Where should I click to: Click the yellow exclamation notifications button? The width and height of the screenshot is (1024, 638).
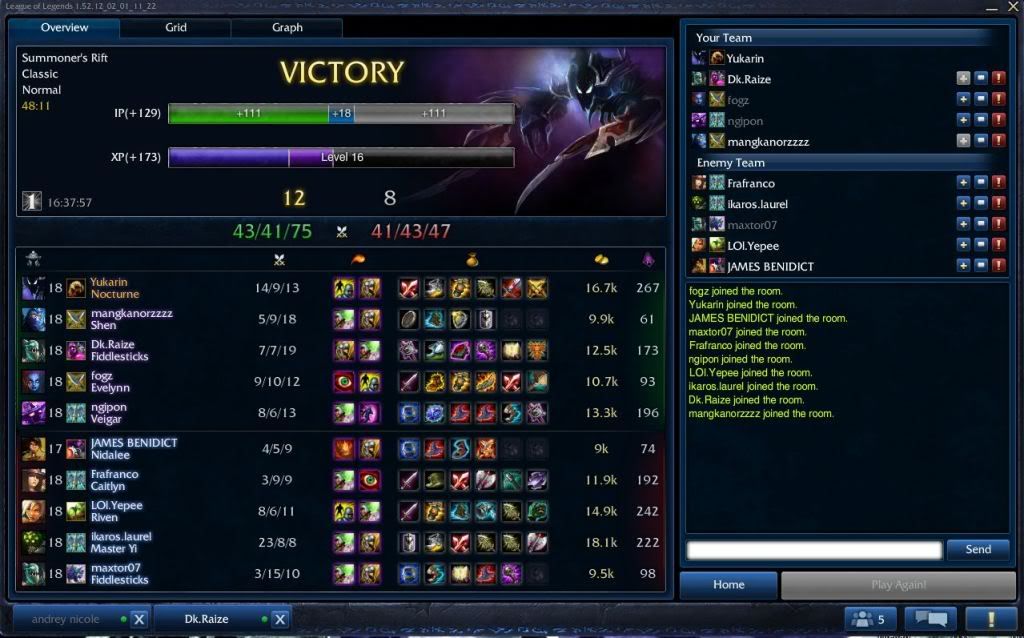click(x=991, y=619)
